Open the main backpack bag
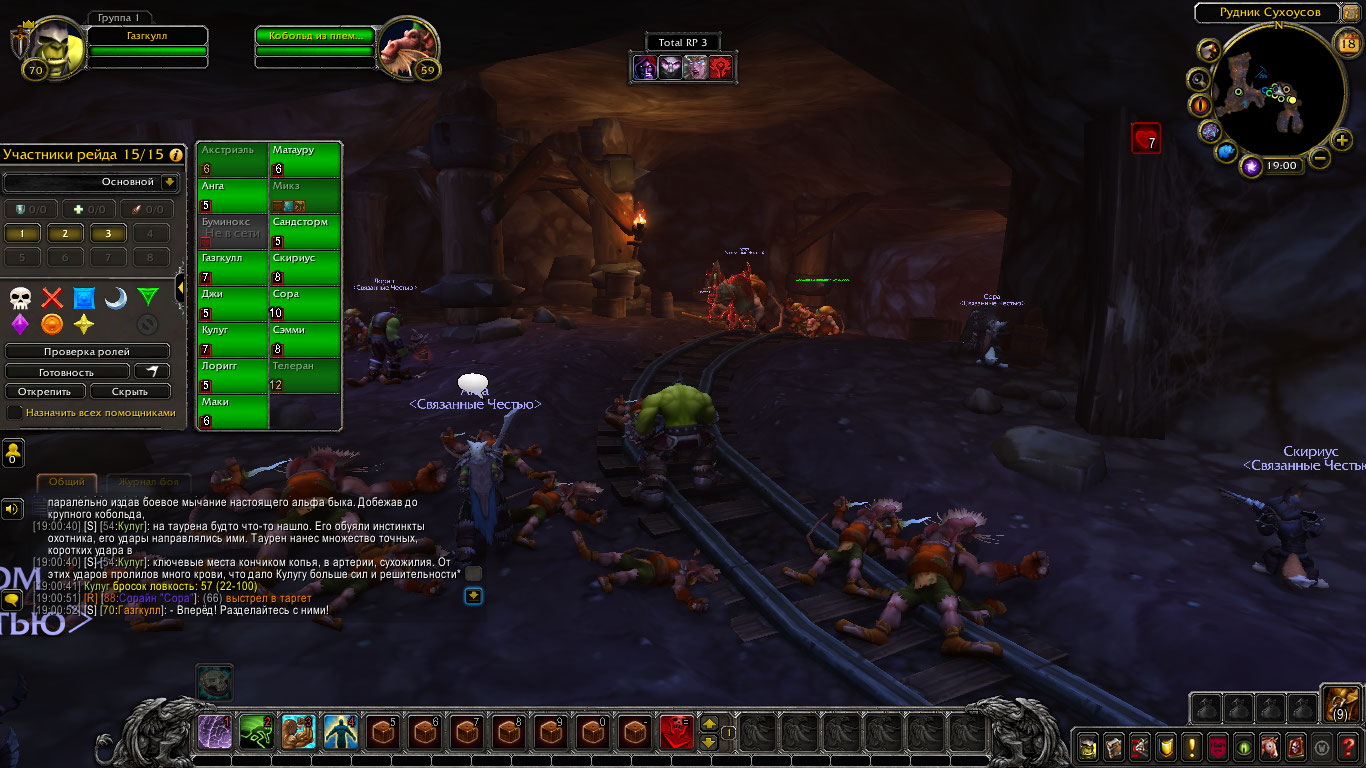1366x768 pixels. coord(1337,704)
